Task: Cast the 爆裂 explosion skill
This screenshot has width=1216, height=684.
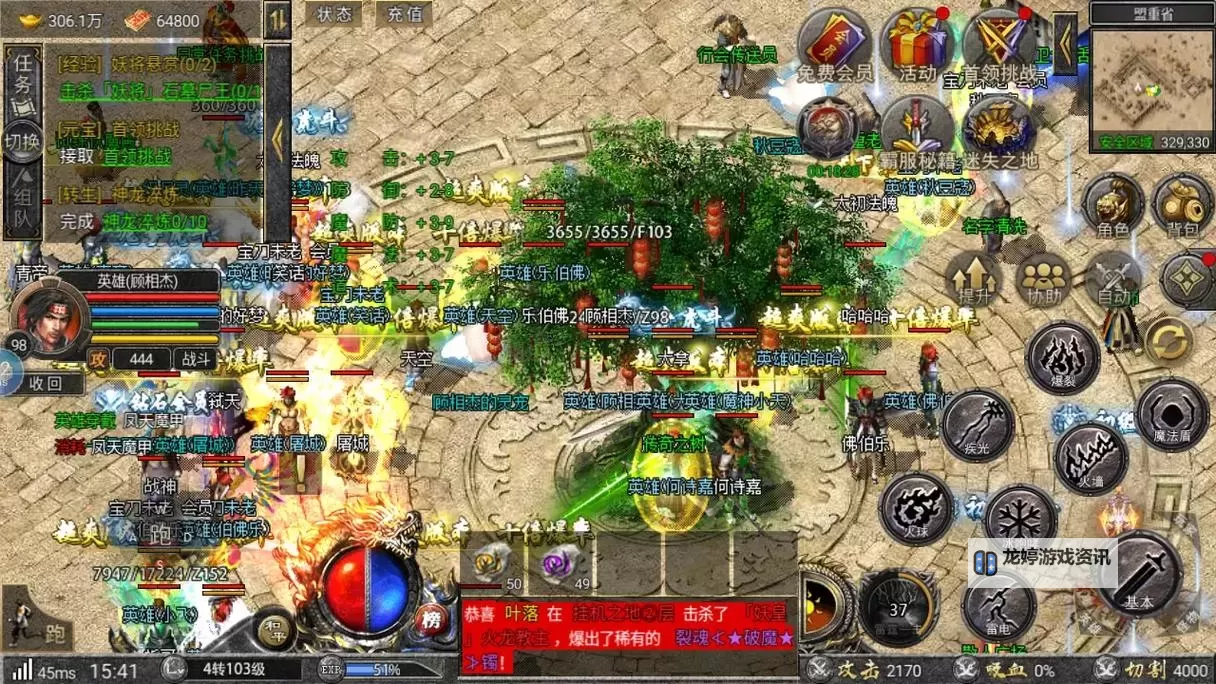Action: tap(1063, 359)
